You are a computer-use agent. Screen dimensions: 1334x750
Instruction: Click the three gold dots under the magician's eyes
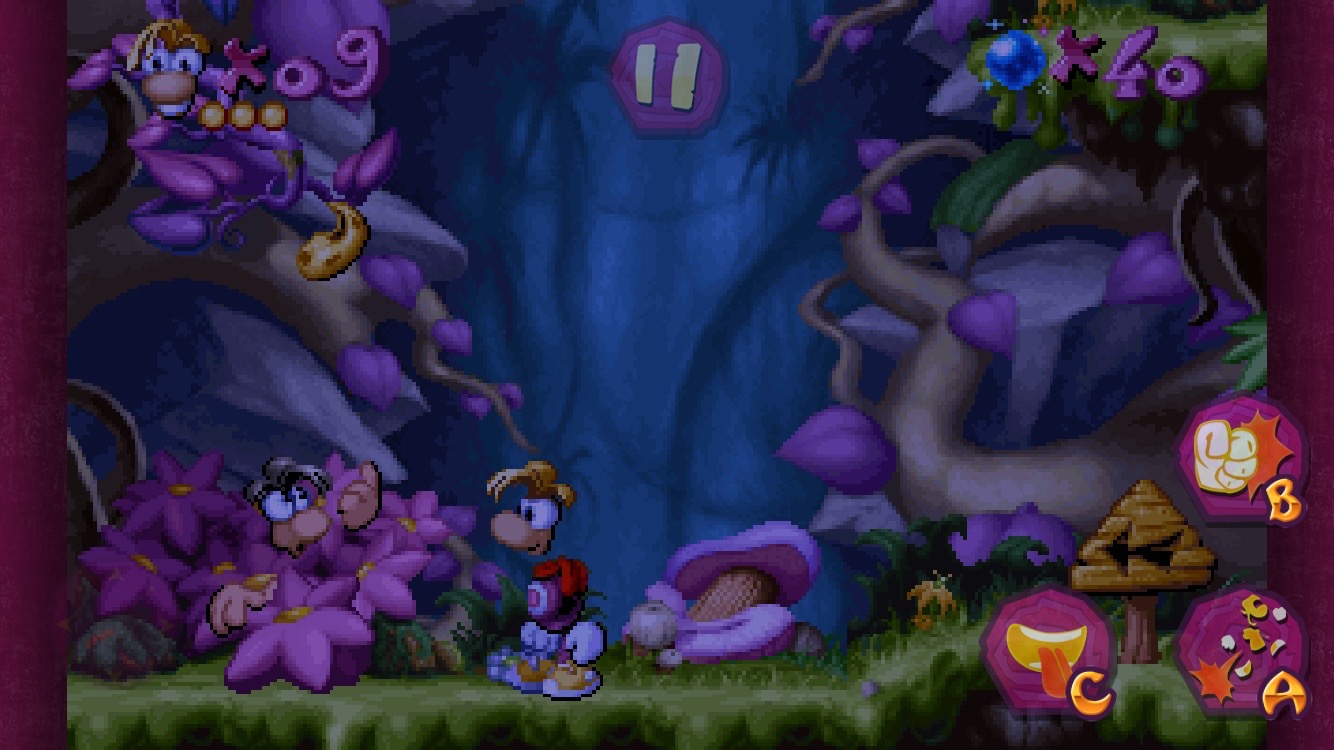point(244,114)
